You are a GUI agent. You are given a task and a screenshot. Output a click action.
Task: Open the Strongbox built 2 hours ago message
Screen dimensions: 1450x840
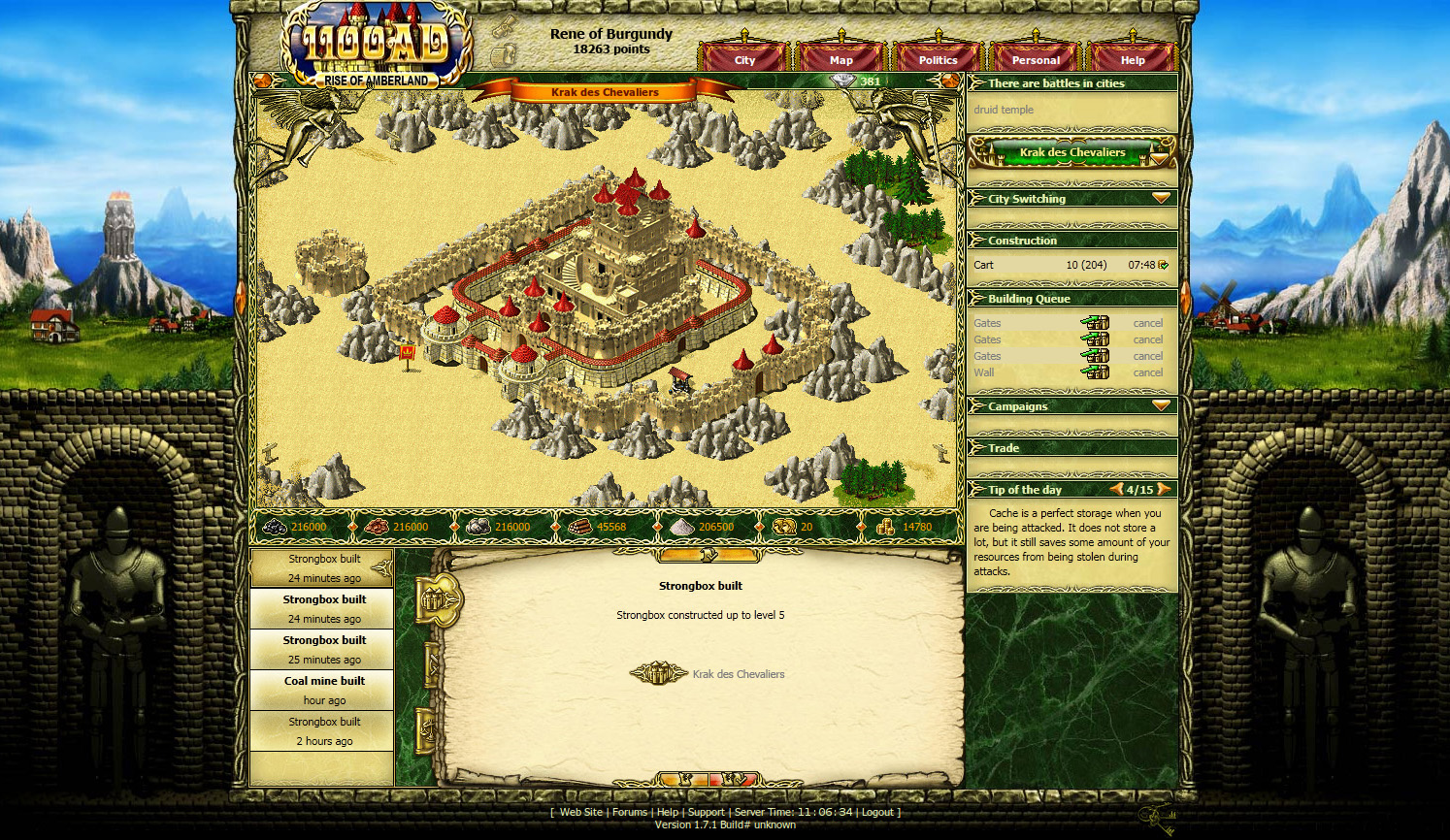click(x=324, y=730)
